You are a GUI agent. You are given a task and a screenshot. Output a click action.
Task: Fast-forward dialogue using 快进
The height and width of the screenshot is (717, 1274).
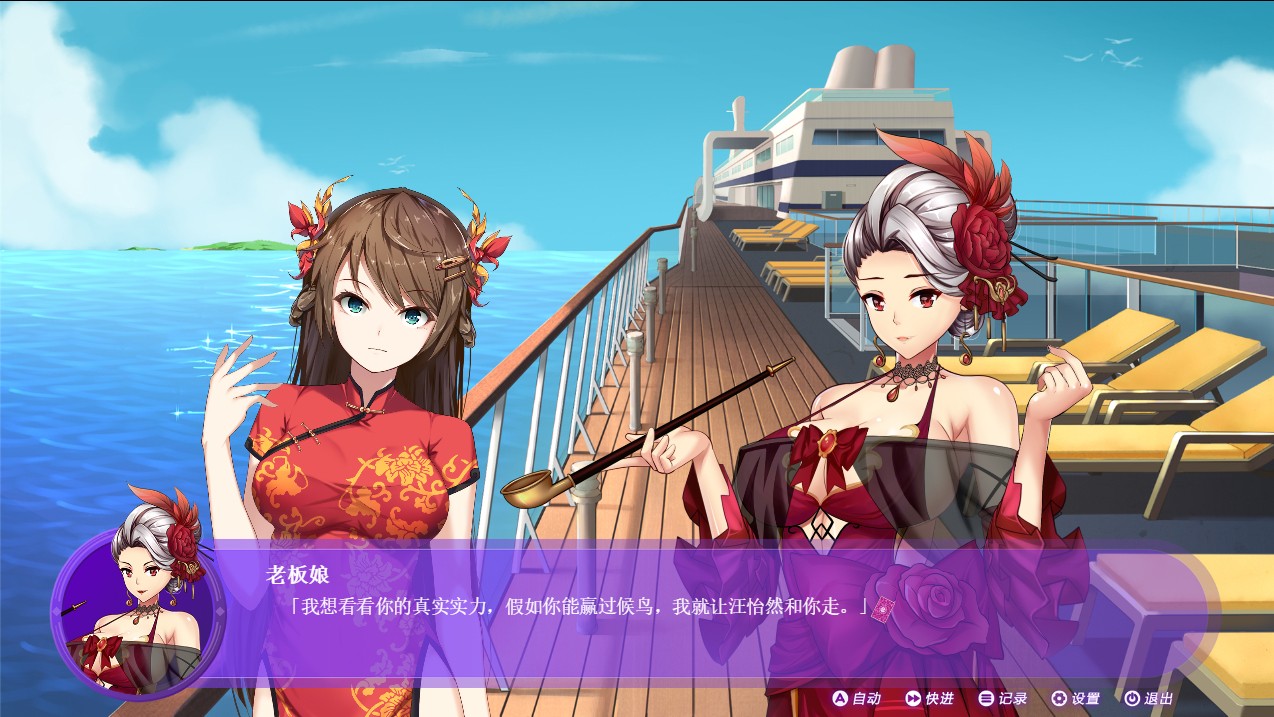(x=929, y=698)
